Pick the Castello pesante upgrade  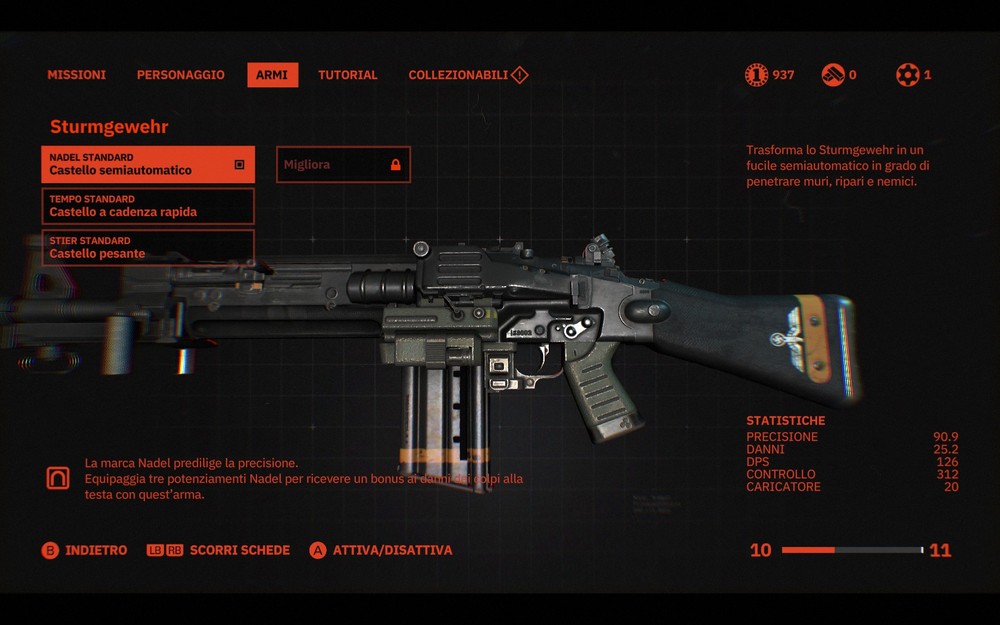[x=148, y=248]
